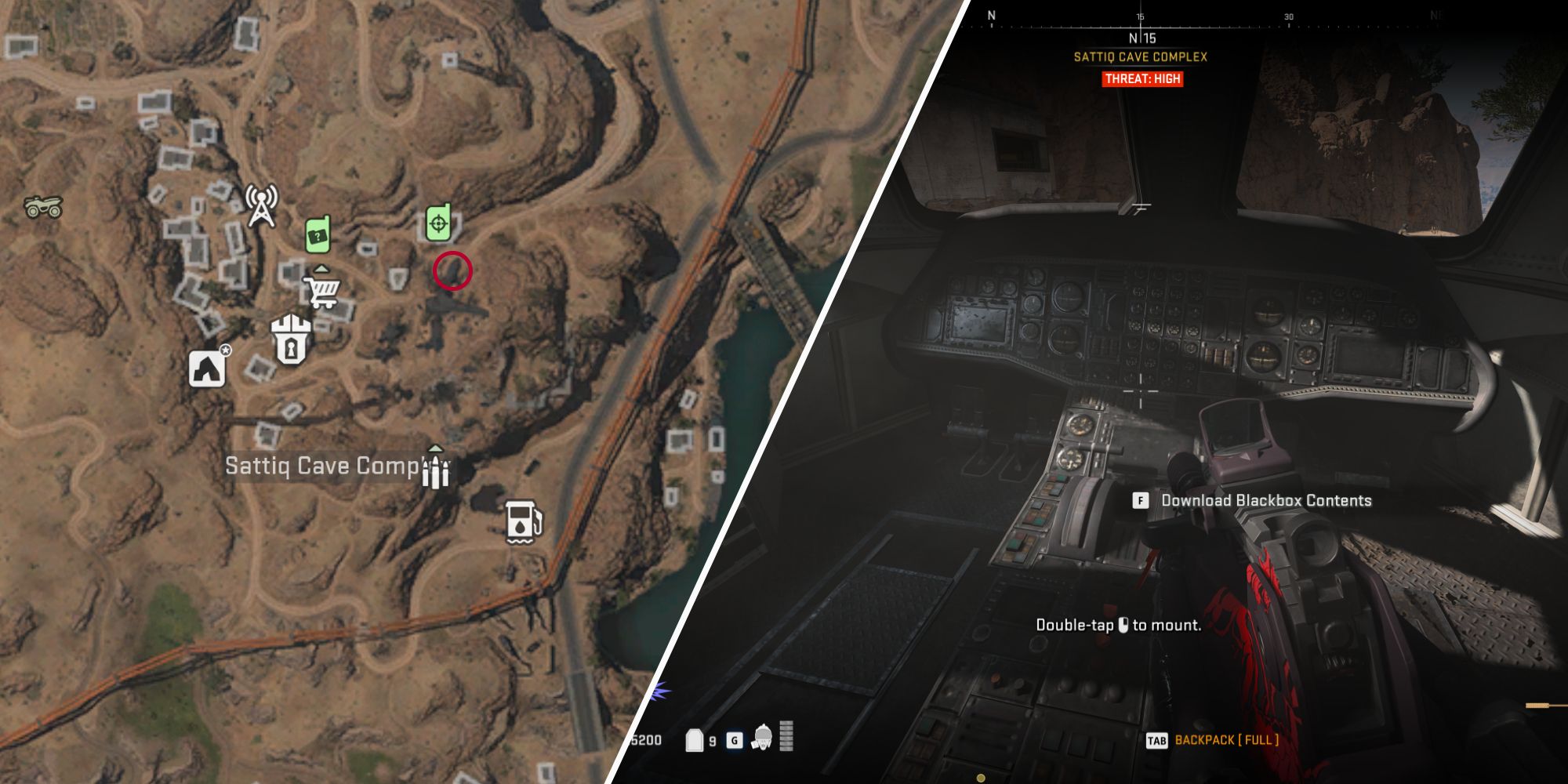Image resolution: width=1568 pixels, height=784 pixels.
Task: Open the green intel phone contract icon
Action: [320, 234]
